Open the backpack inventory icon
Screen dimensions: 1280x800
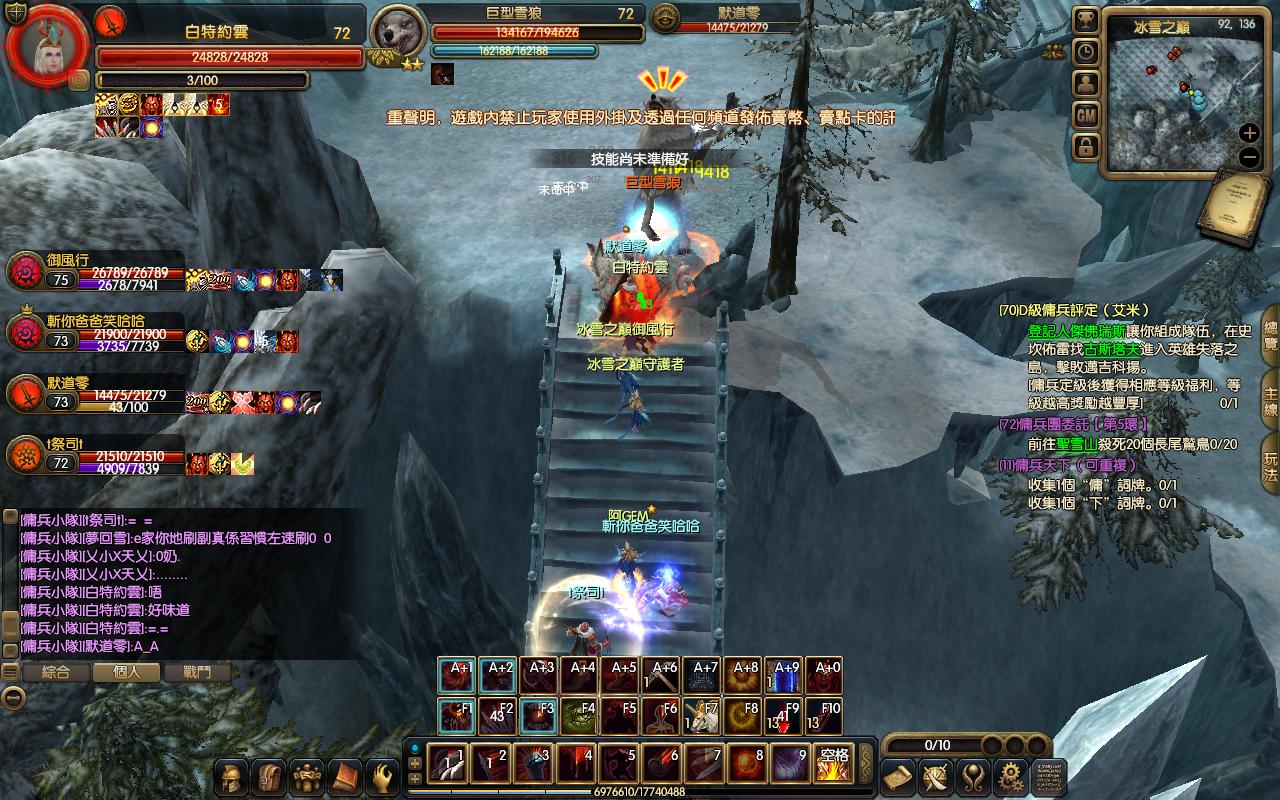[270, 776]
